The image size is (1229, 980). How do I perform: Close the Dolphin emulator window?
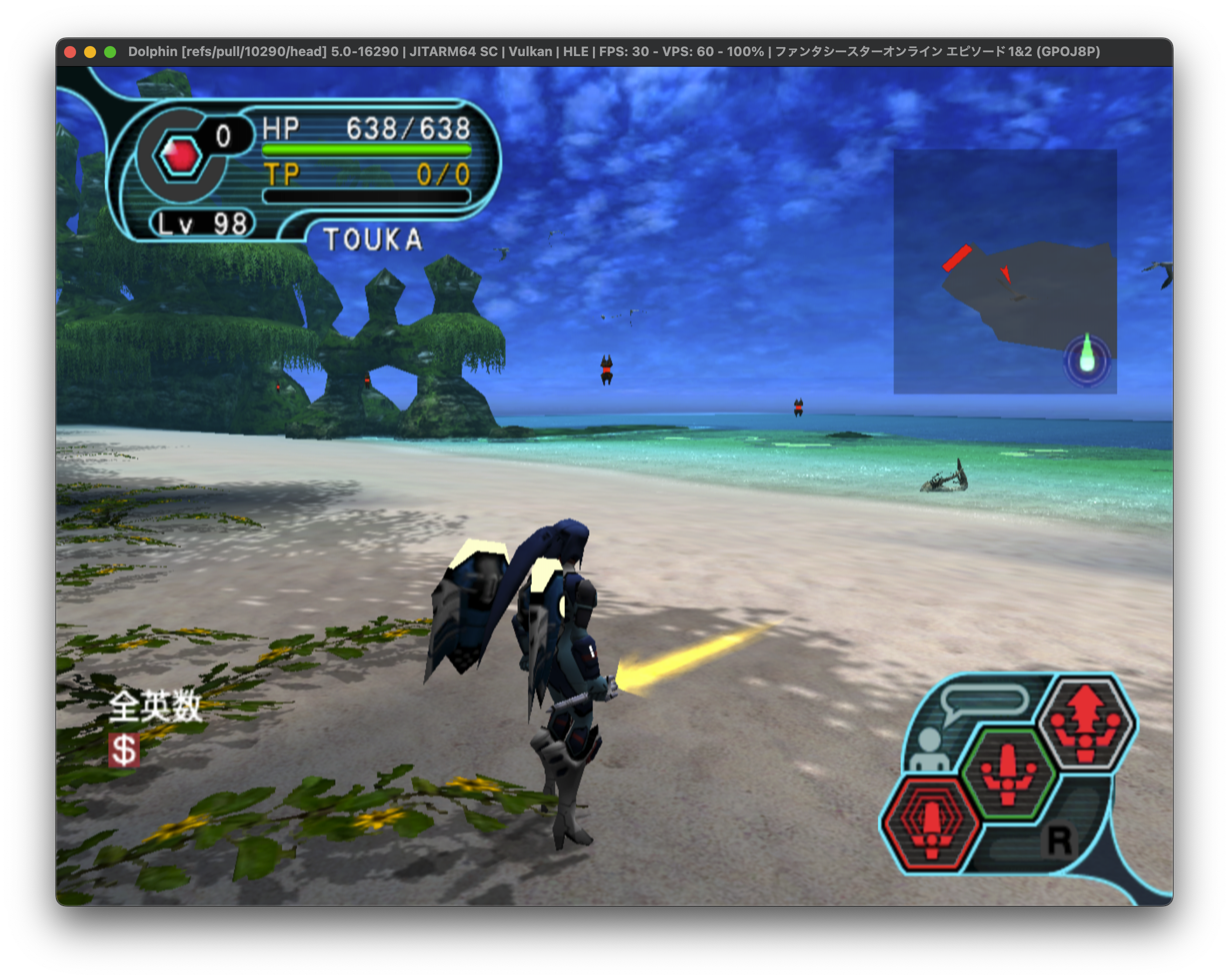click(x=71, y=52)
